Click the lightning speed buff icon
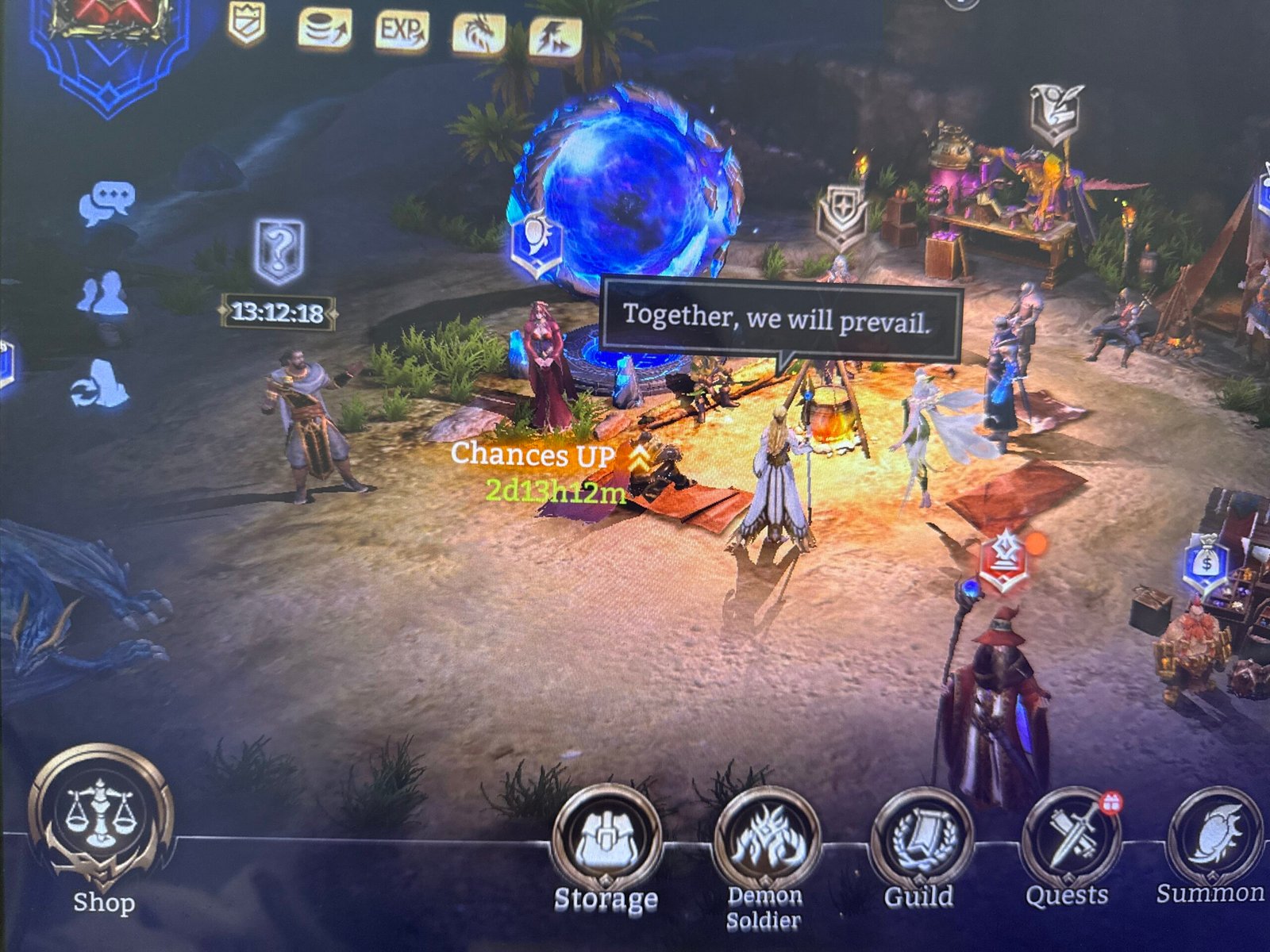 tap(554, 36)
